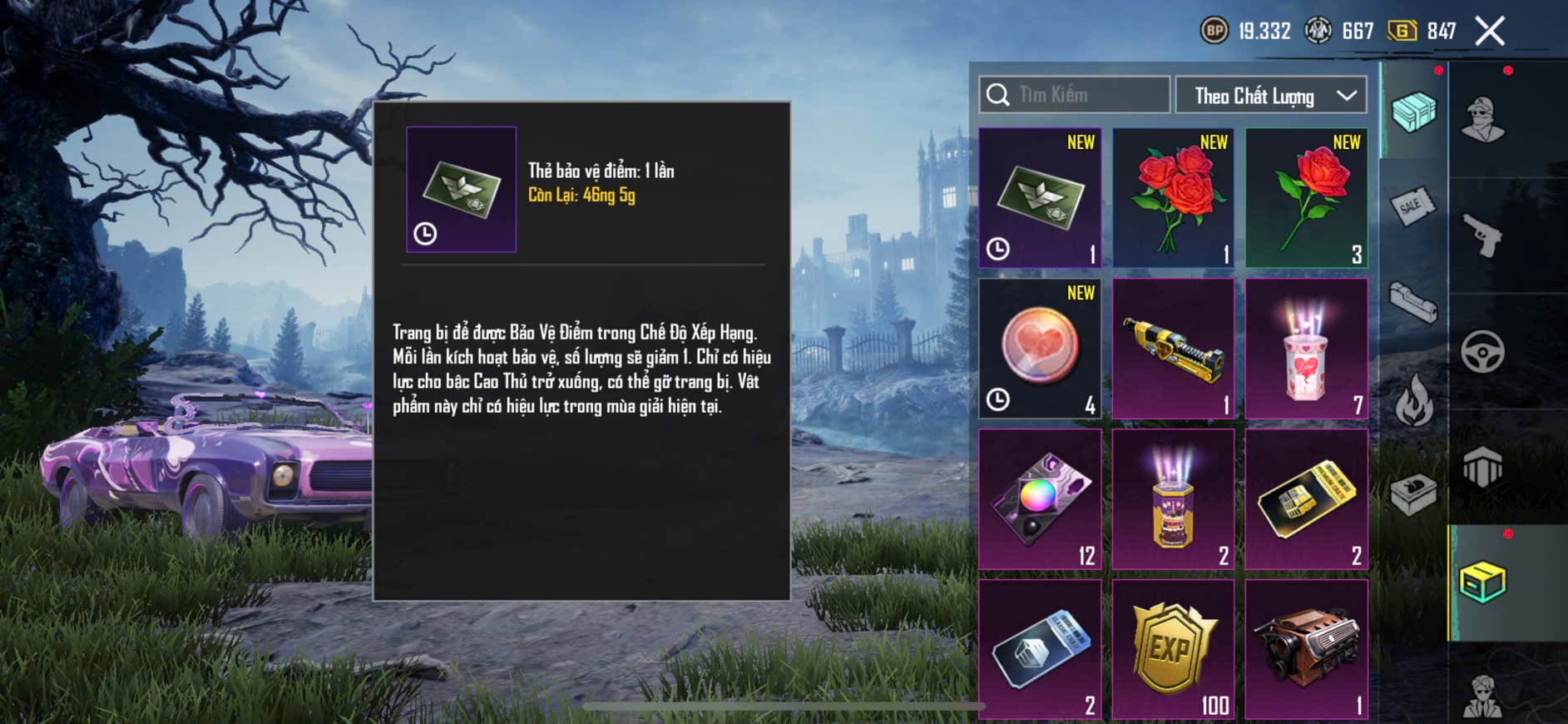
Task: Select the gold premium crate coupon
Action: (1306, 499)
